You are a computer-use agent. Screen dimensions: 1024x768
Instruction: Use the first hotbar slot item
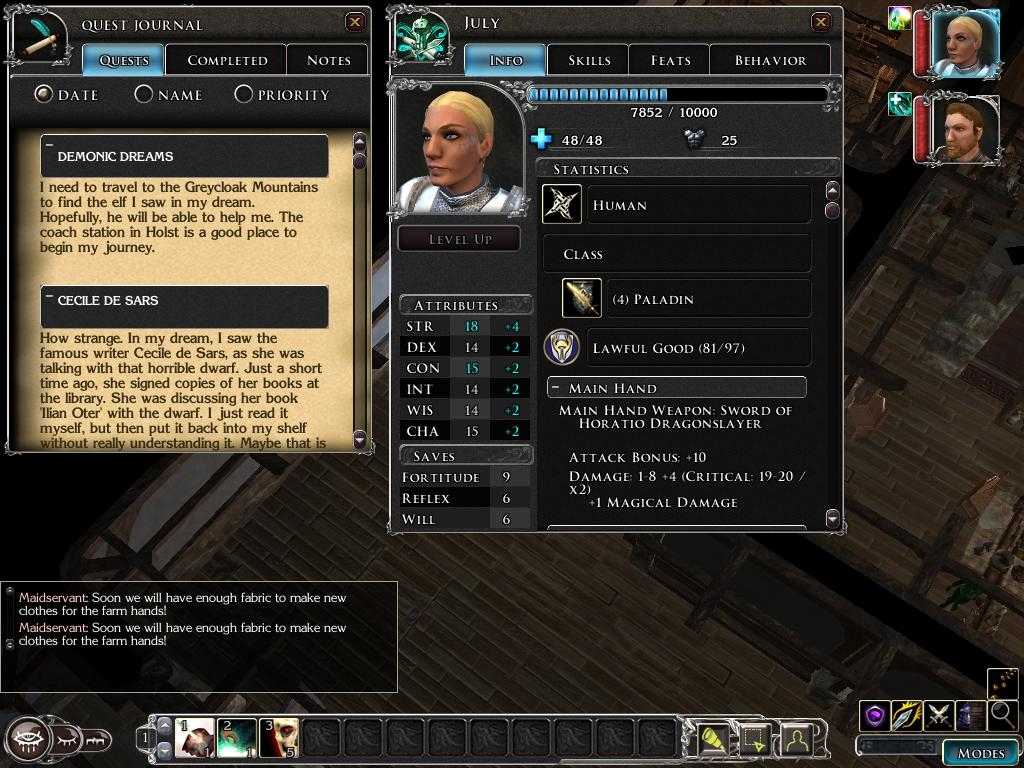coord(195,738)
